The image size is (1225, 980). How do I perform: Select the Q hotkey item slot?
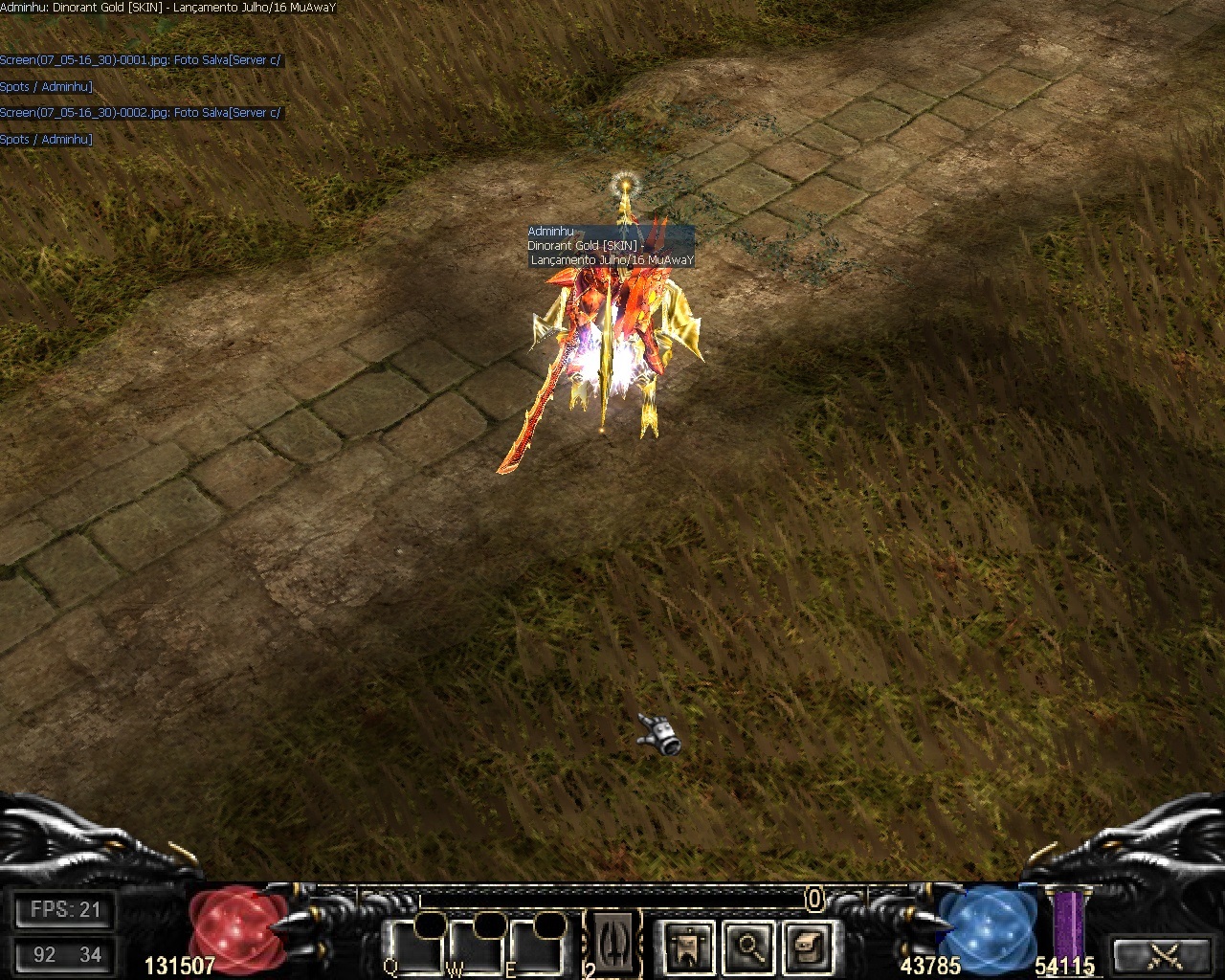pyautogui.click(x=415, y=947)
